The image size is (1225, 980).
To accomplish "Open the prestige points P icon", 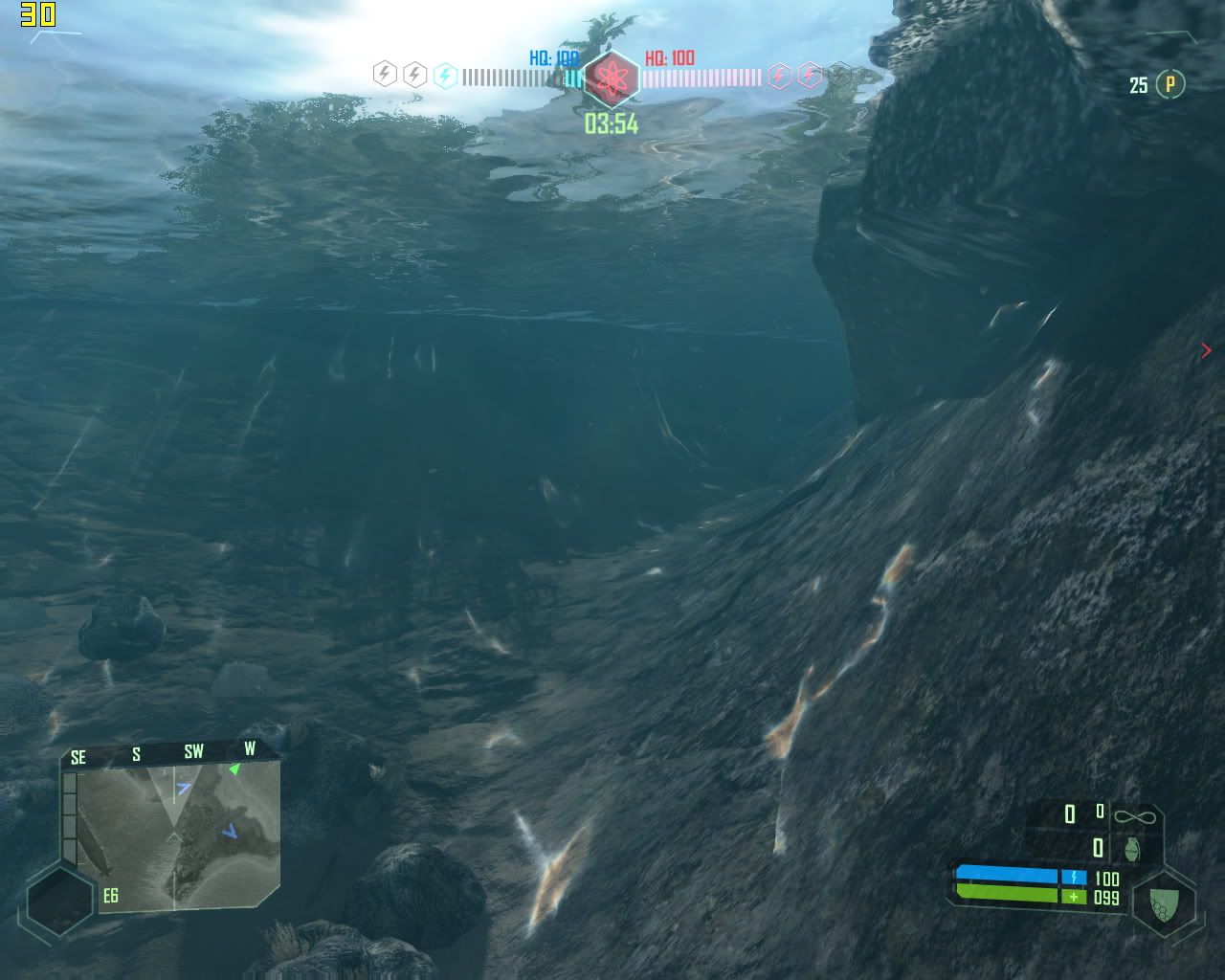I will point(1169,84).
